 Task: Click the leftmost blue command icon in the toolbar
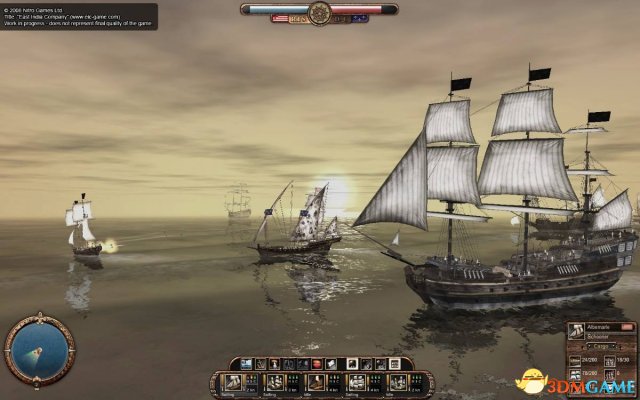(243, 364)
